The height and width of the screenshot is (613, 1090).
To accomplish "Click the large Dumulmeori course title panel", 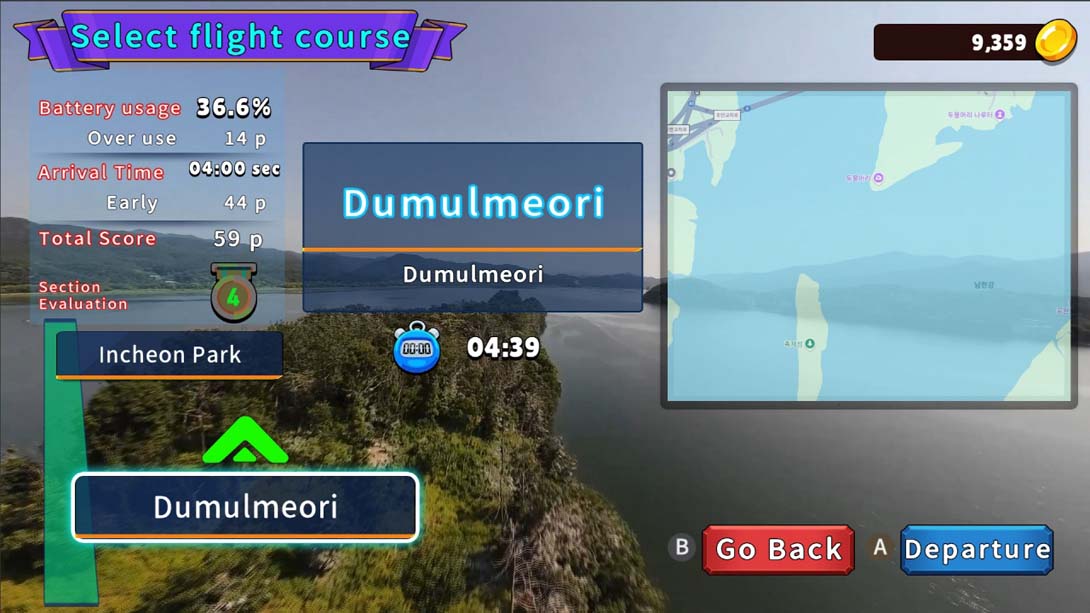I will pyautogui.click(x=473, y=203).
